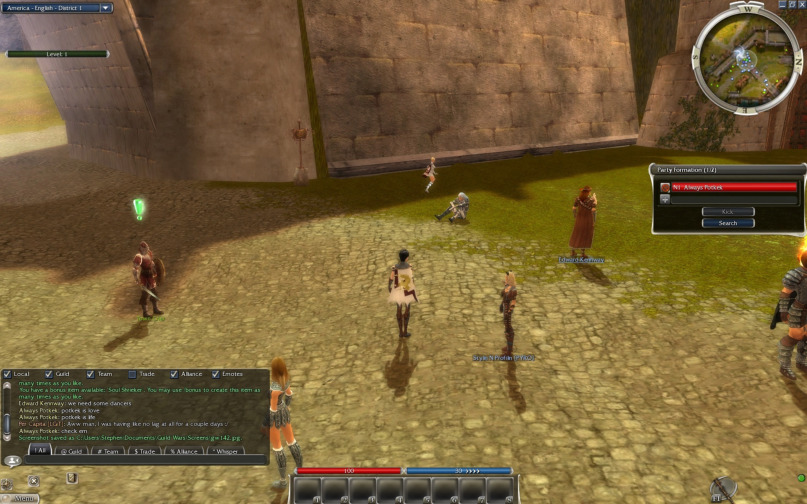Switch to the All chat channel tab
807x504 pixels.
pyautogui.click(x=39, y=451)
